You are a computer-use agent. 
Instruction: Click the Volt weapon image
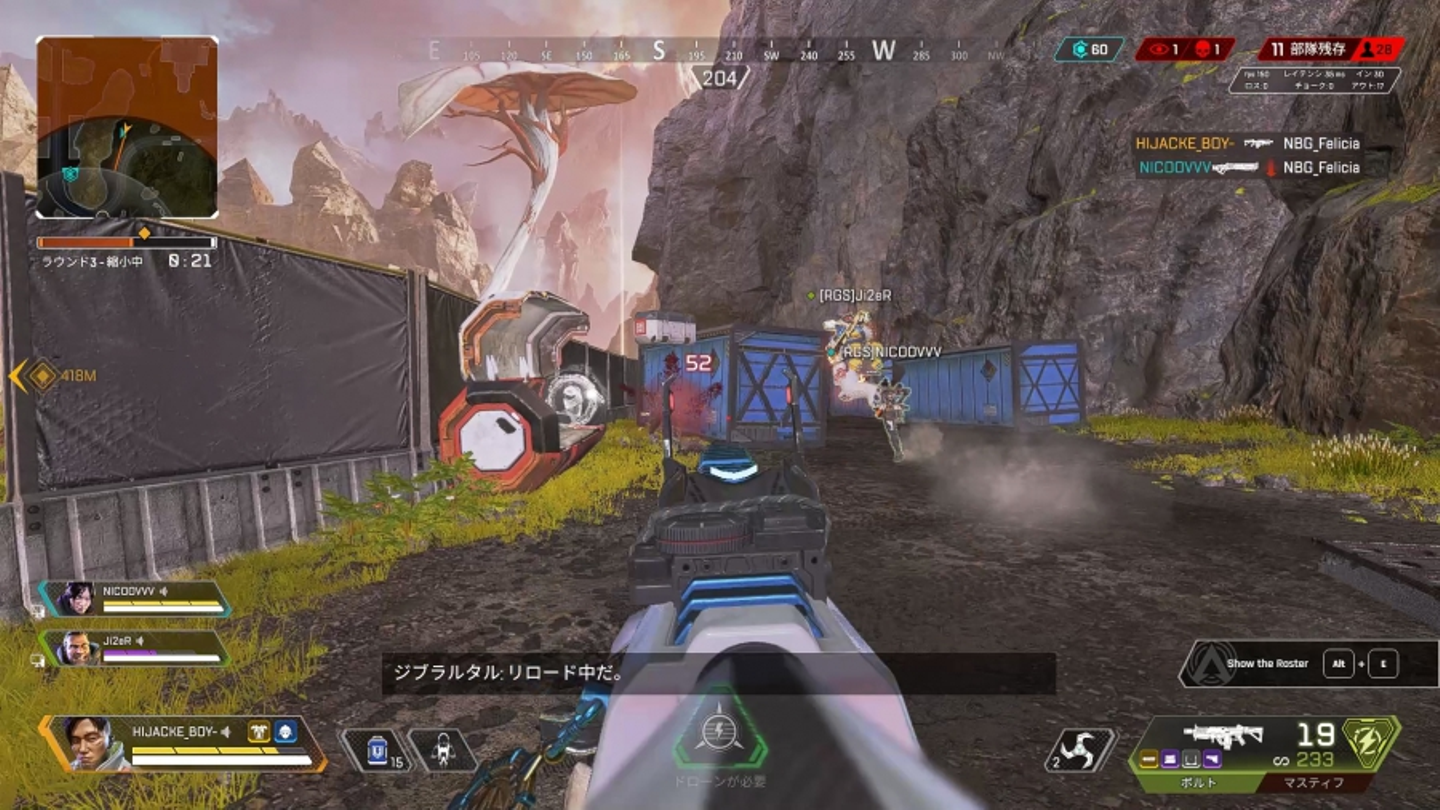pyautogui.click(x=1222, y=735)
